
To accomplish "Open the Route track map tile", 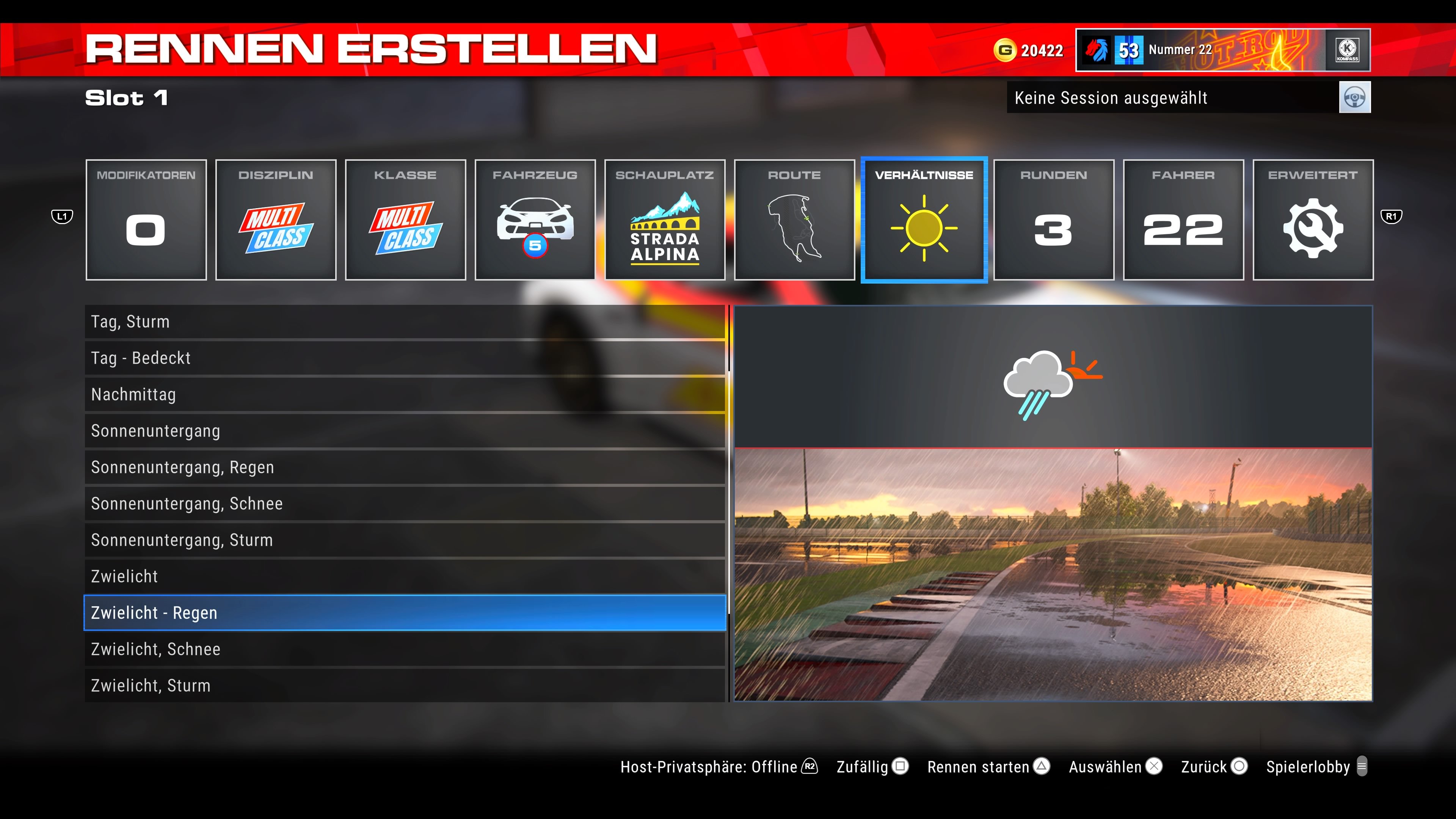I will (795, 220).
